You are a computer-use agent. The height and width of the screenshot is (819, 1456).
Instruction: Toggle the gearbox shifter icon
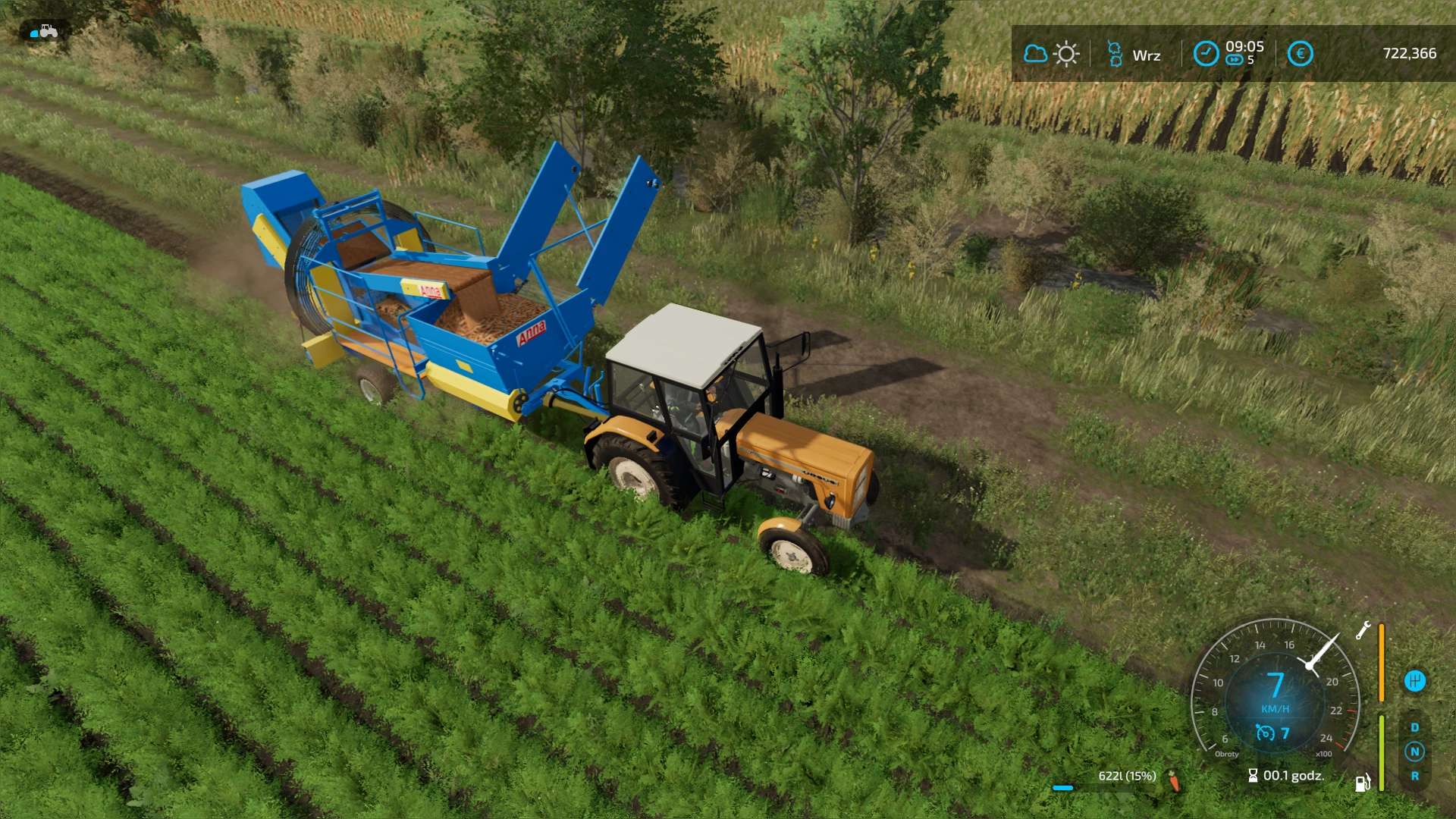(x=1414, y=681)
